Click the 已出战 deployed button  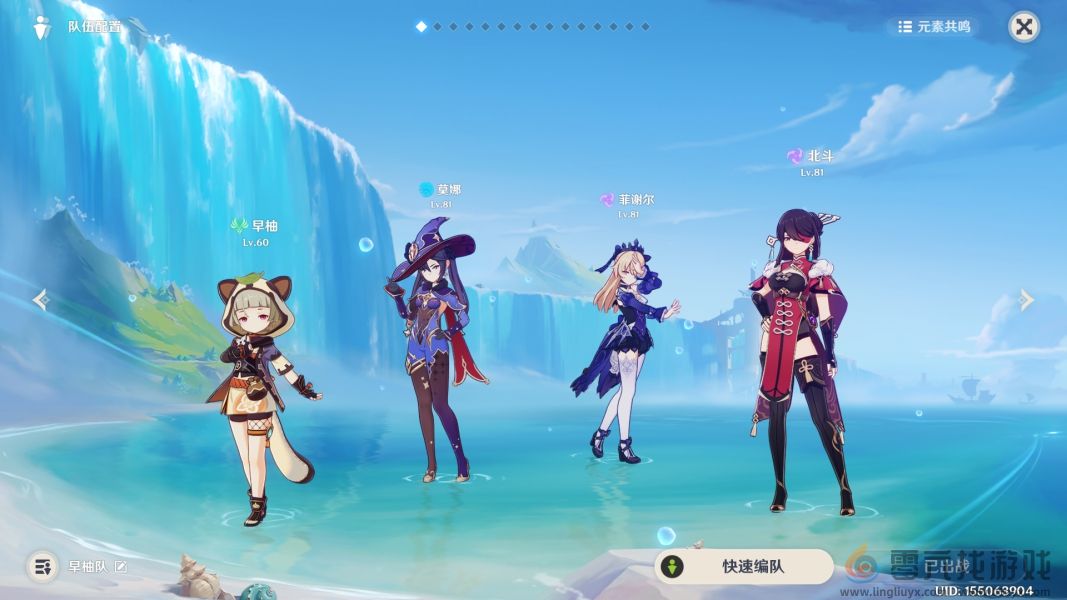[x=945, y=567]
